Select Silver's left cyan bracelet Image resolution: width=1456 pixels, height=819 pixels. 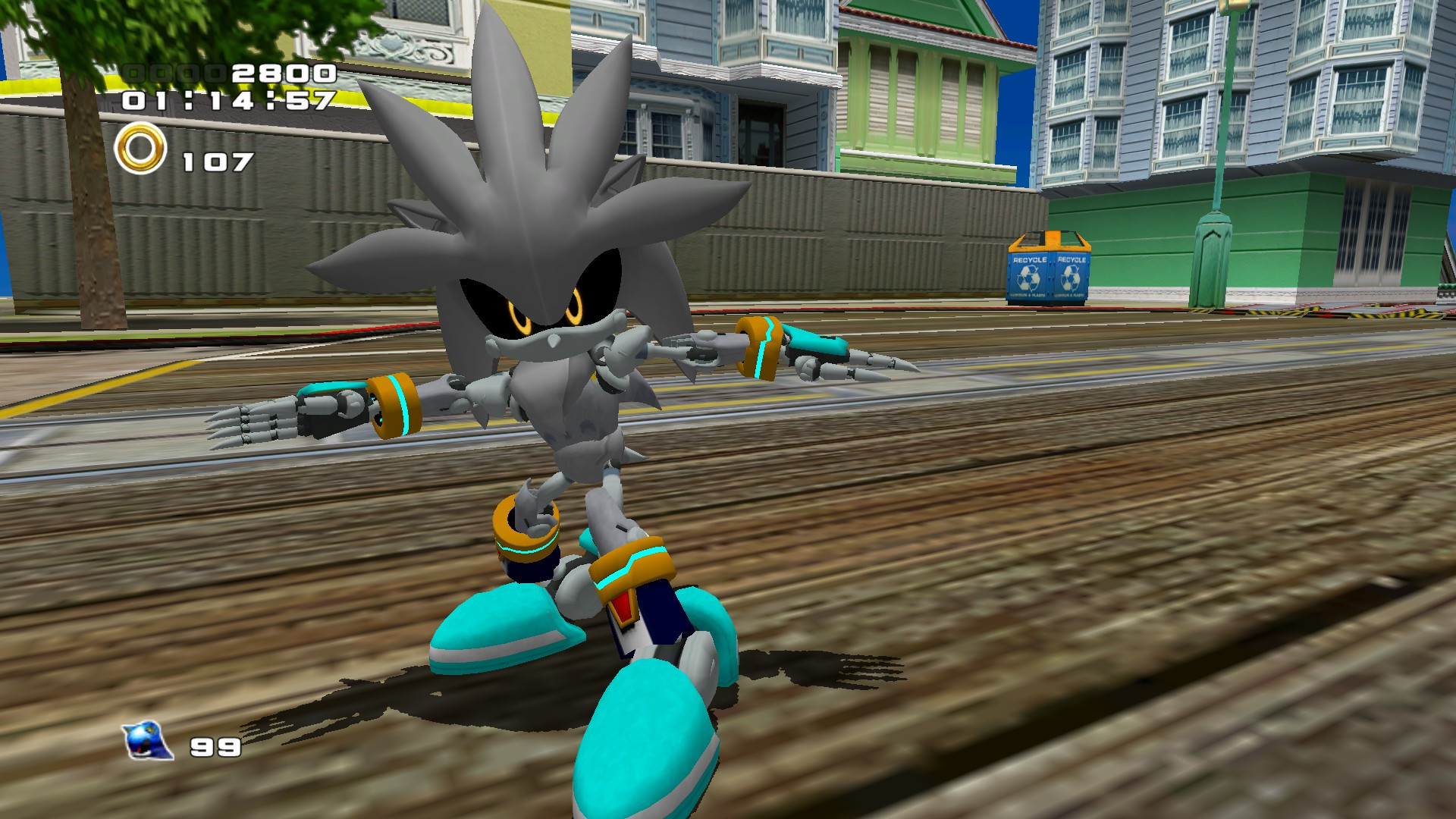point(397,404)
